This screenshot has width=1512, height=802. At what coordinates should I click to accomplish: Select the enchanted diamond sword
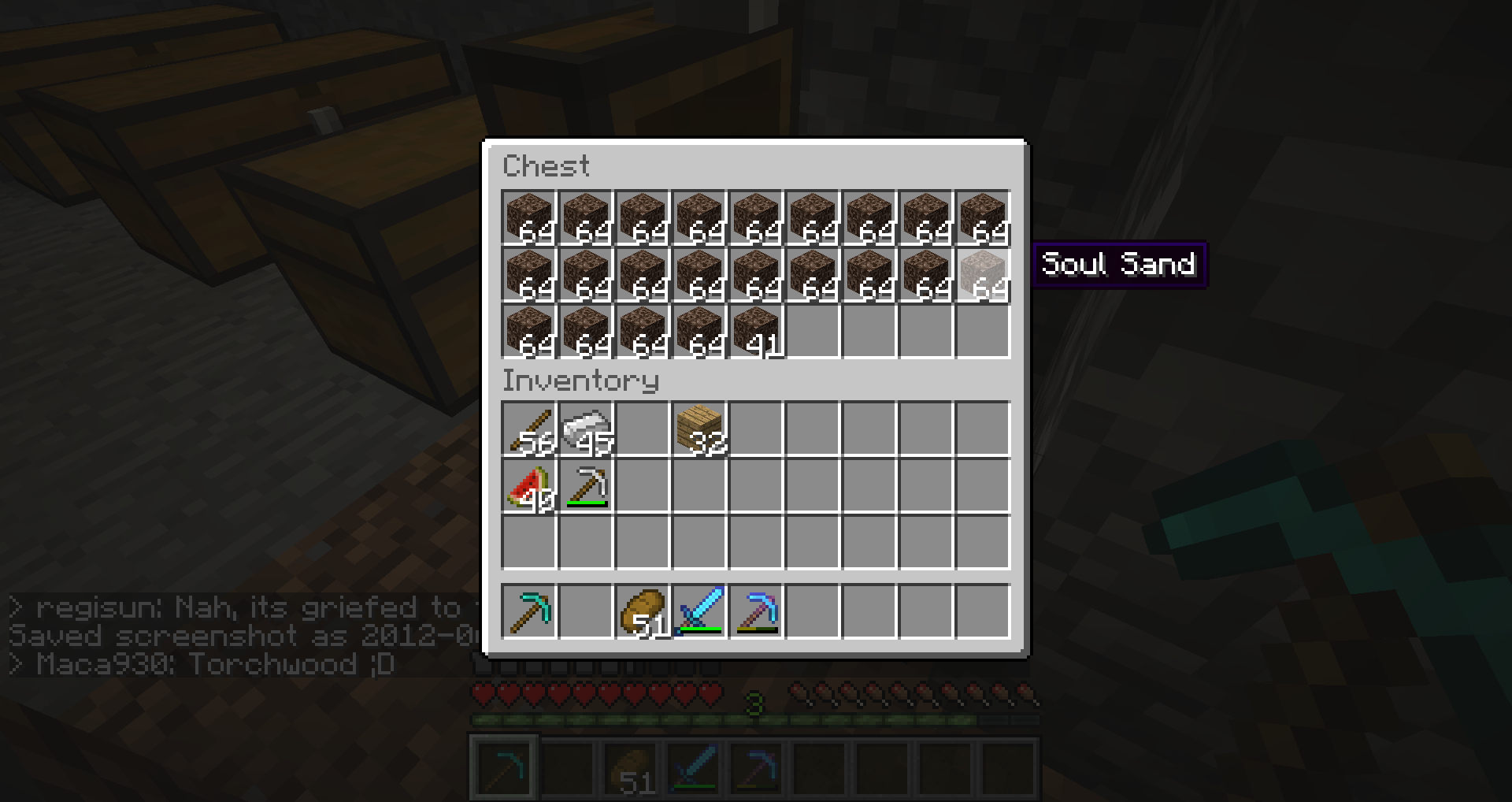[x=699, y=611]
